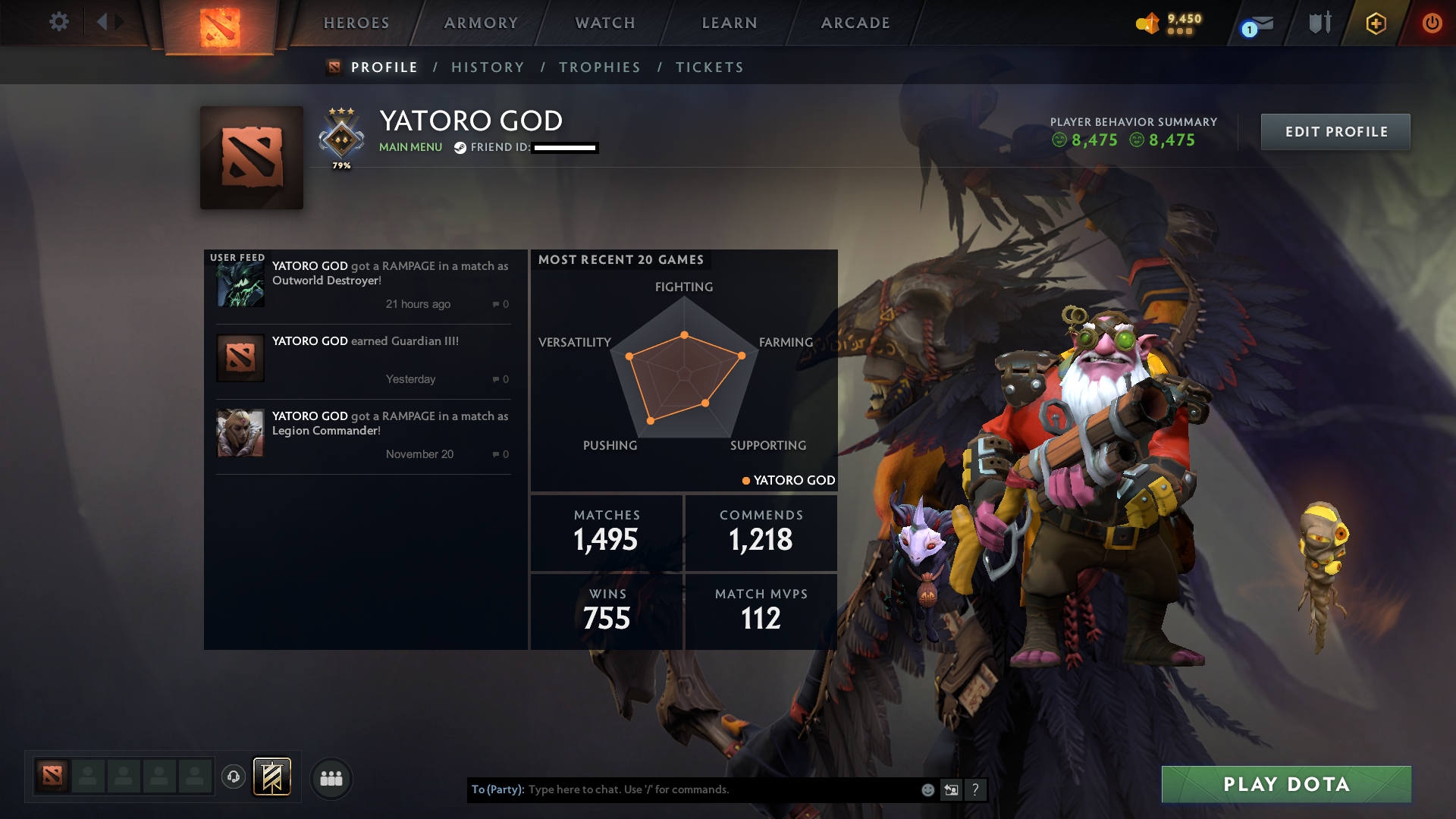This screenshot has width=1456, height=819.
Task: Click the party voice chat headset icon
Action: 234,777
